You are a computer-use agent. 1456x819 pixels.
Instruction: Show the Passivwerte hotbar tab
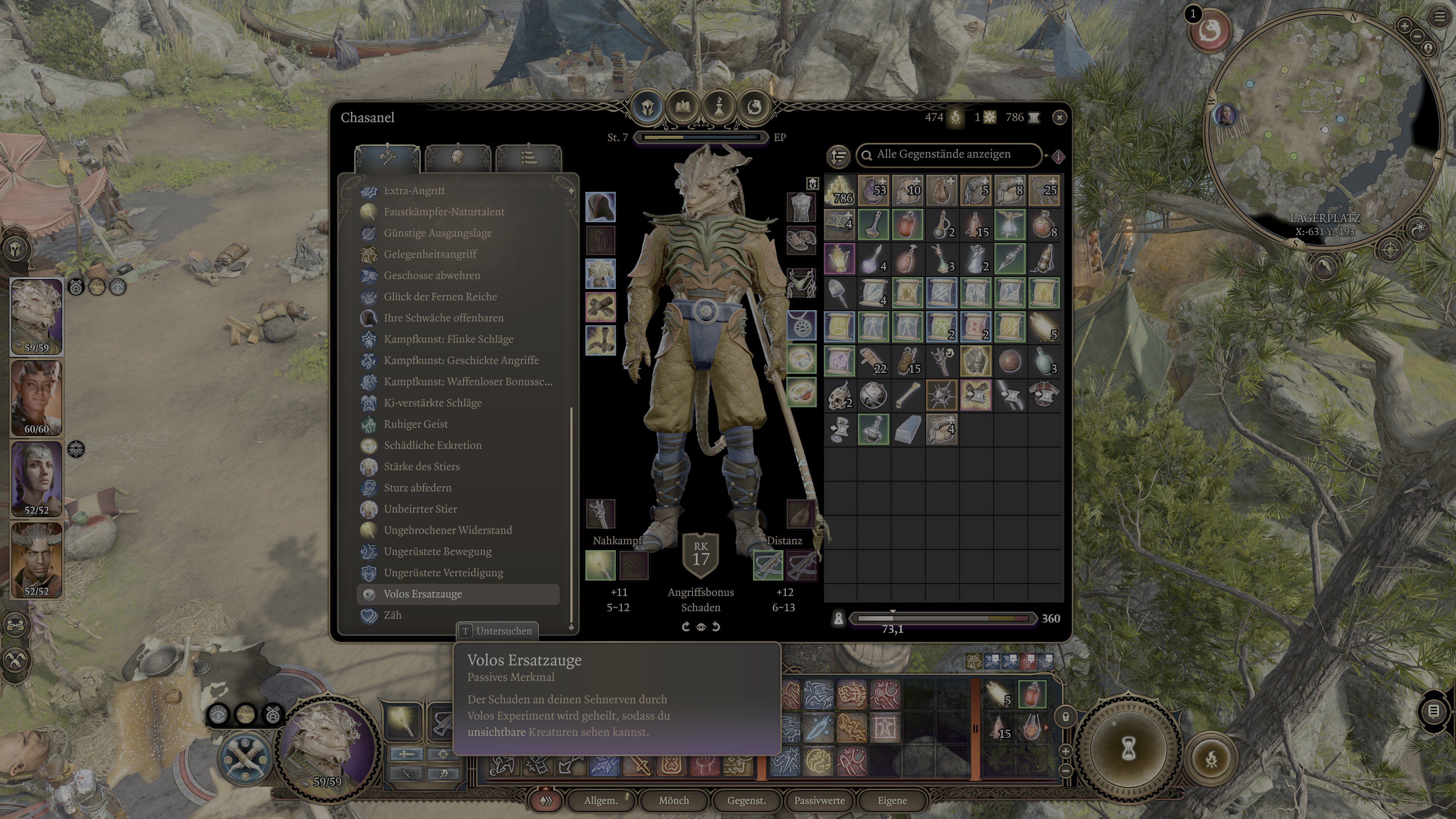(x=819, y=800)
